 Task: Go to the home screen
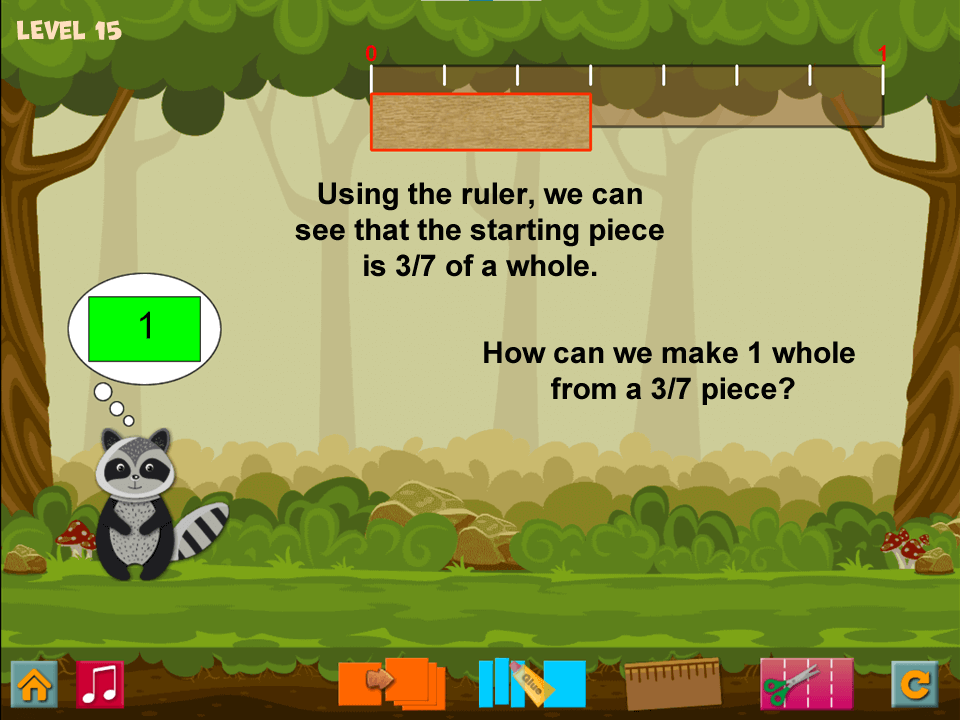[x=34, y=685]
